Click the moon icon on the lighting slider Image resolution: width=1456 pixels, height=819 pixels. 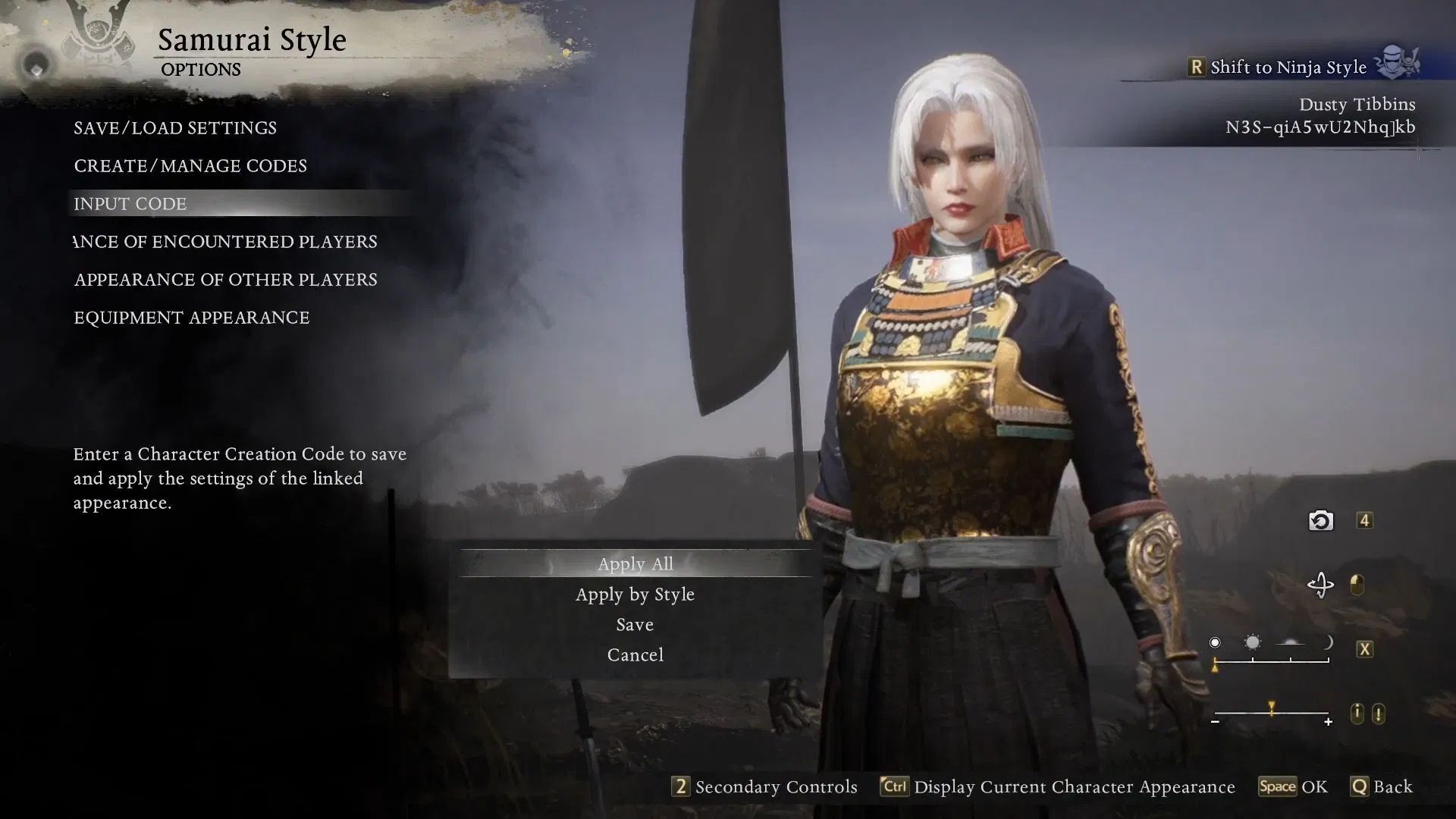[1328, 642]
